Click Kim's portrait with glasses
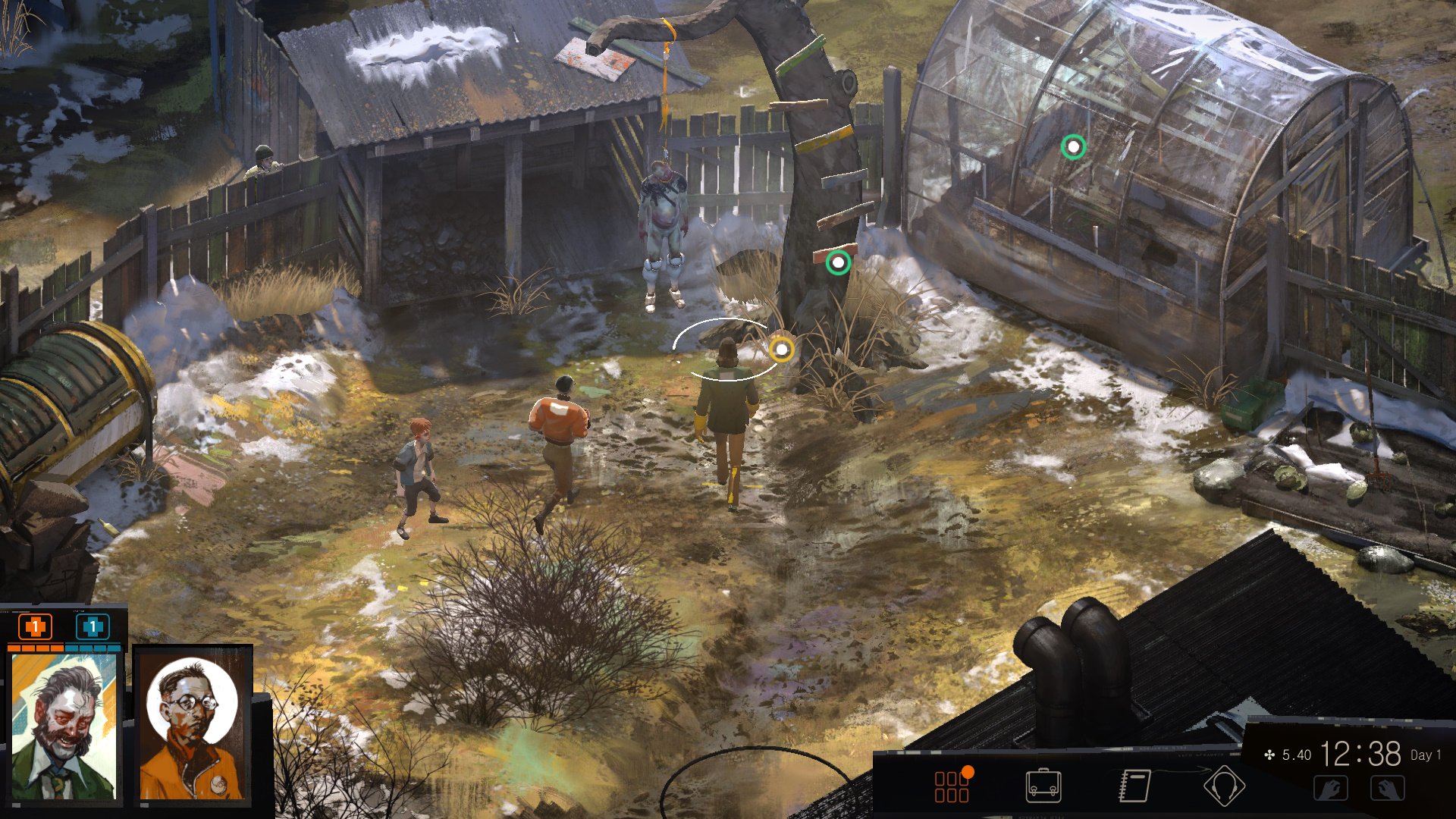 tap(193, 726)
